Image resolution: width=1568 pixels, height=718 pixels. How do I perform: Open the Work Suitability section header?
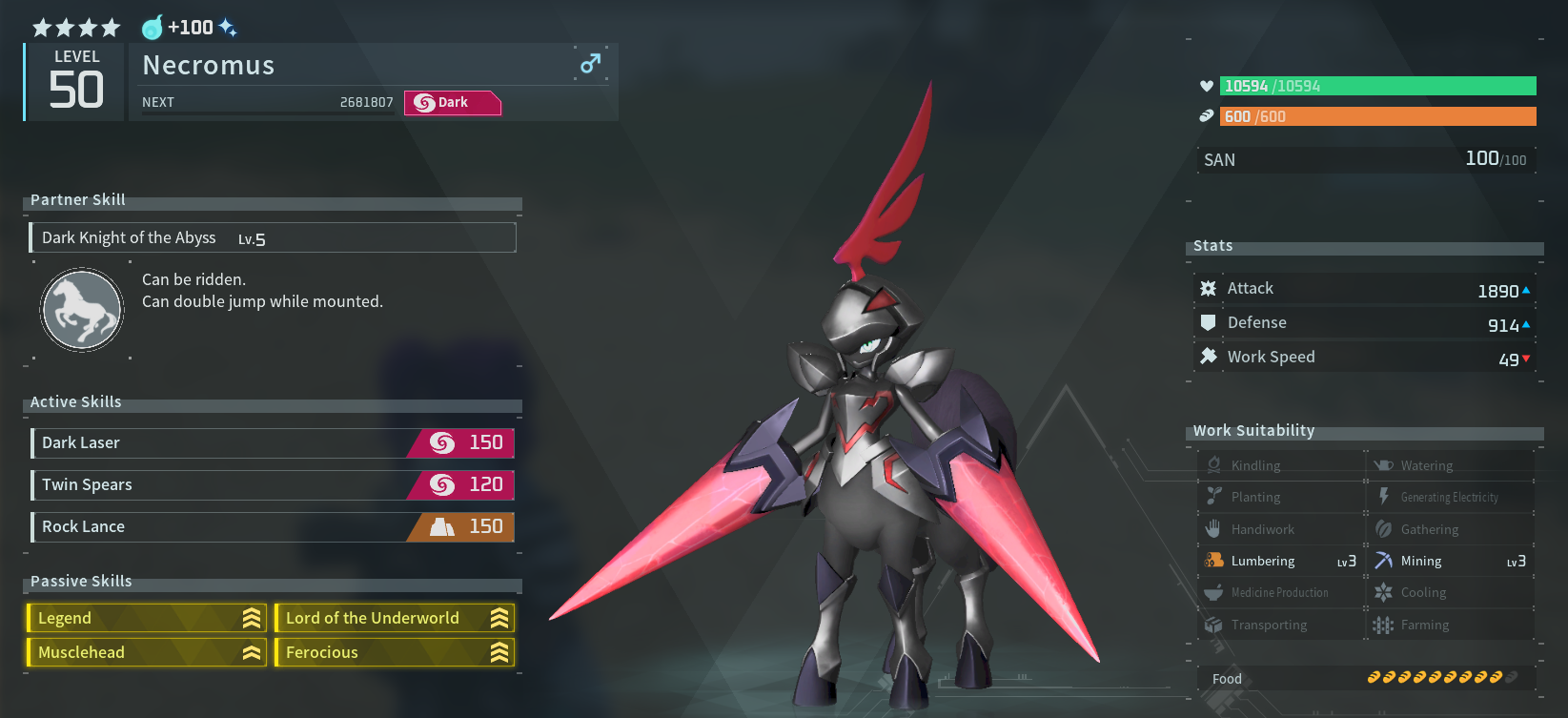click(x=1253, y=431)
